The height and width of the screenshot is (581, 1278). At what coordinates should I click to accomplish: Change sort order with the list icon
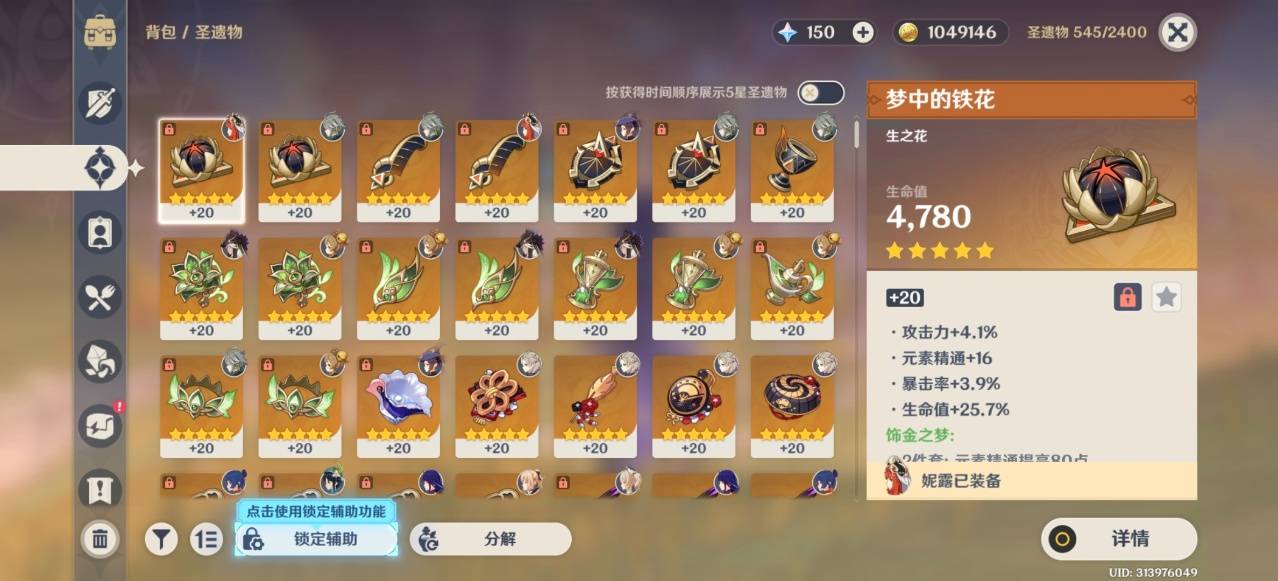coord(206,539)
